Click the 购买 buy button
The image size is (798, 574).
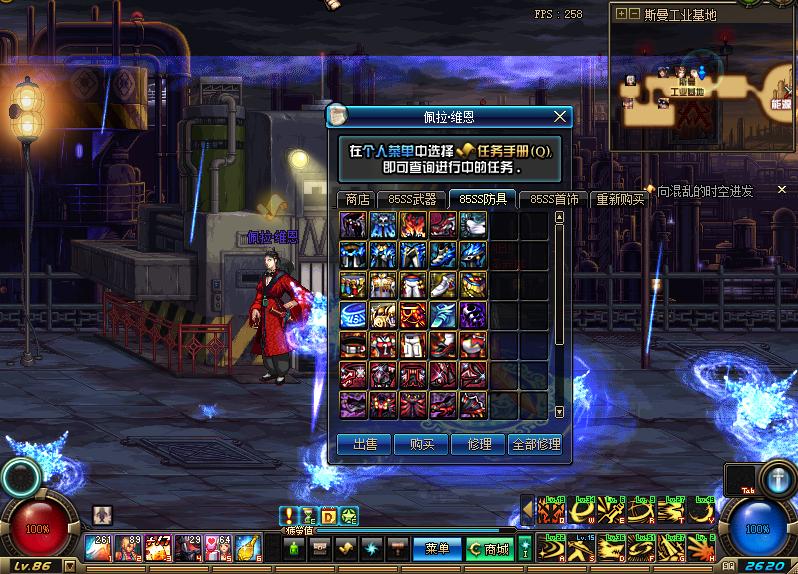point(421,444)
